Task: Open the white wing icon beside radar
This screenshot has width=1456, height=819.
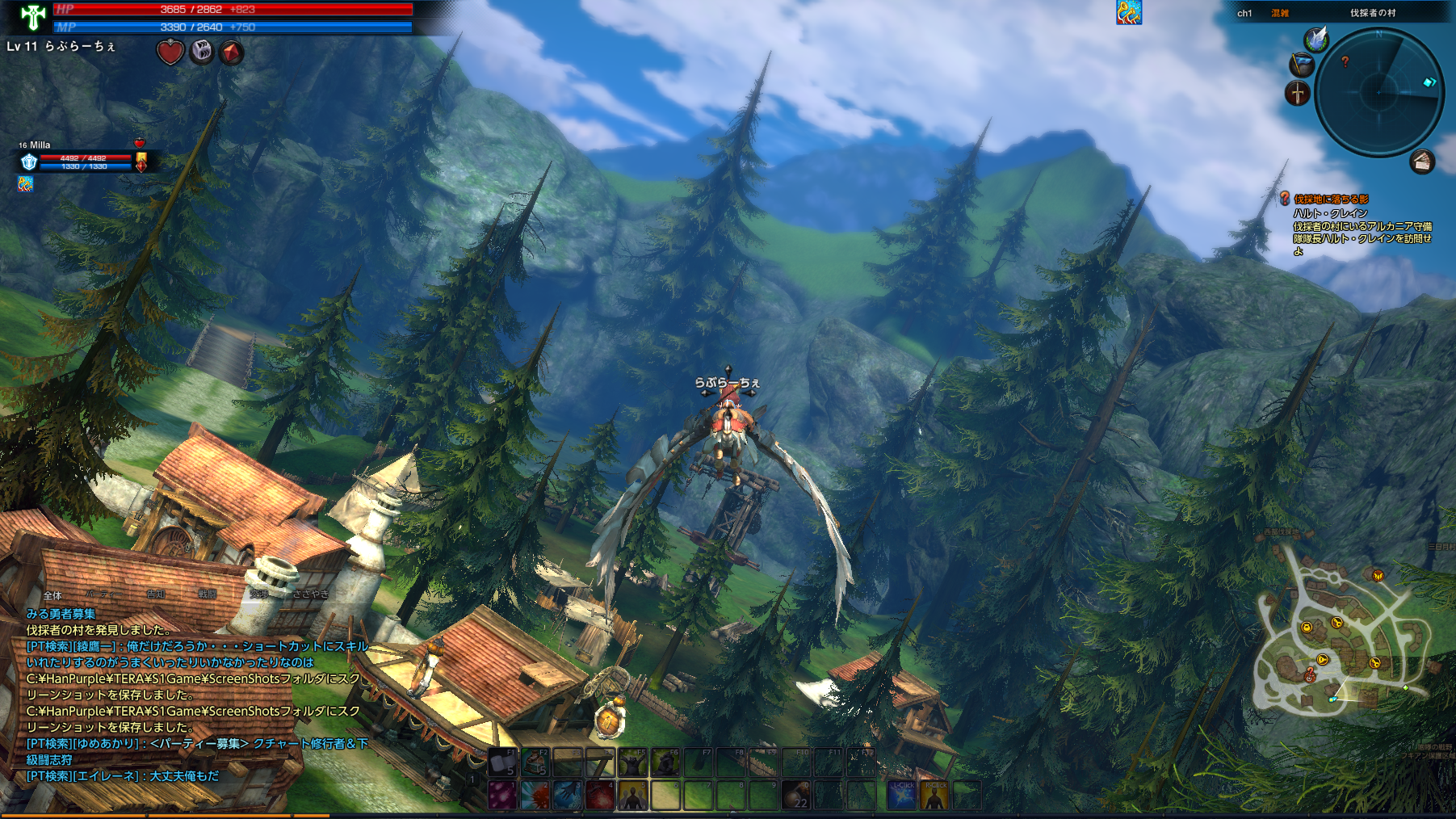Action: coord(1316,39)
